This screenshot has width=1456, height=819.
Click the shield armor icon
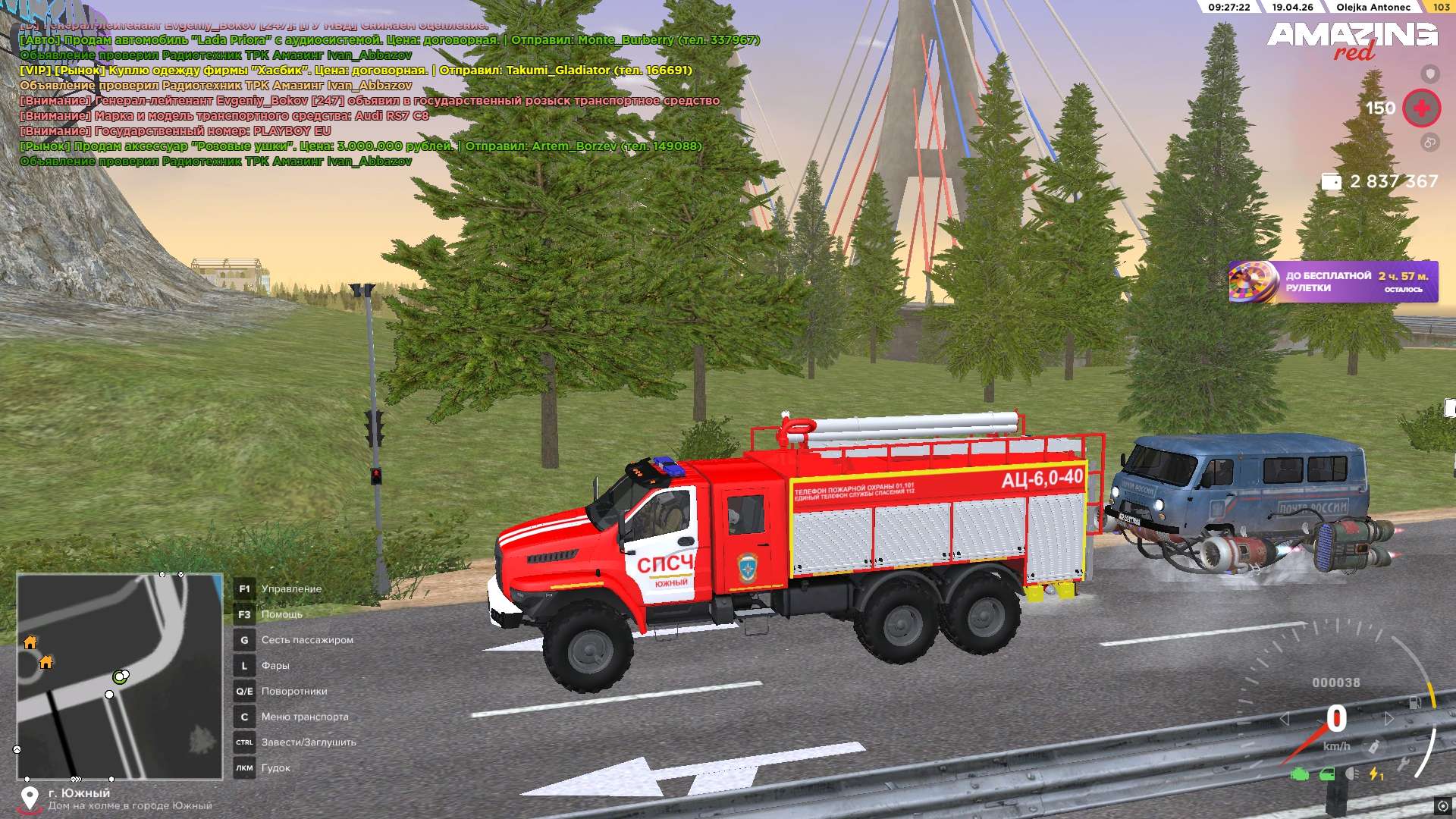(1429, 74)
